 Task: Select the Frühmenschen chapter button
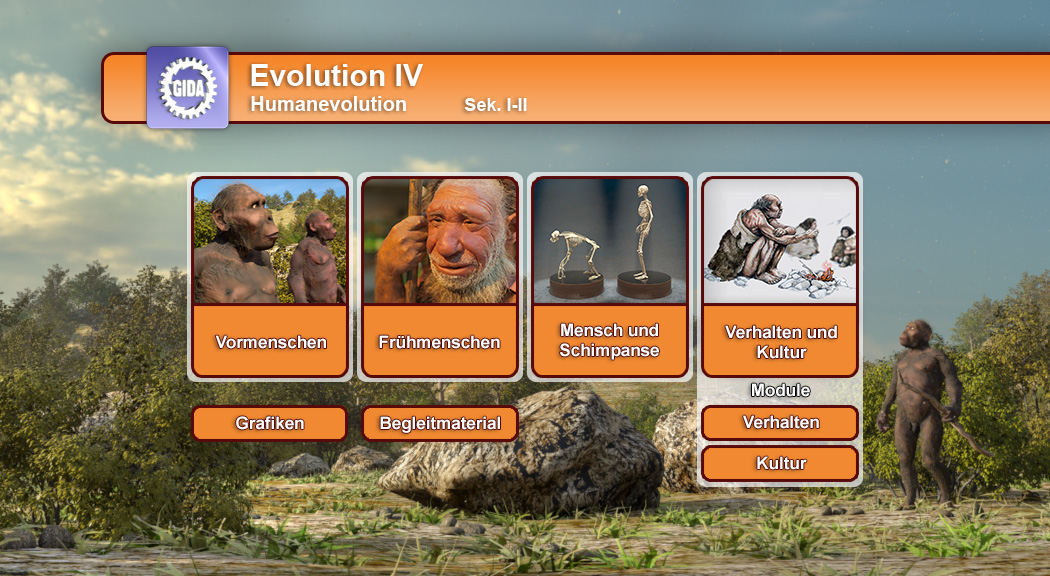click(440, 342)
